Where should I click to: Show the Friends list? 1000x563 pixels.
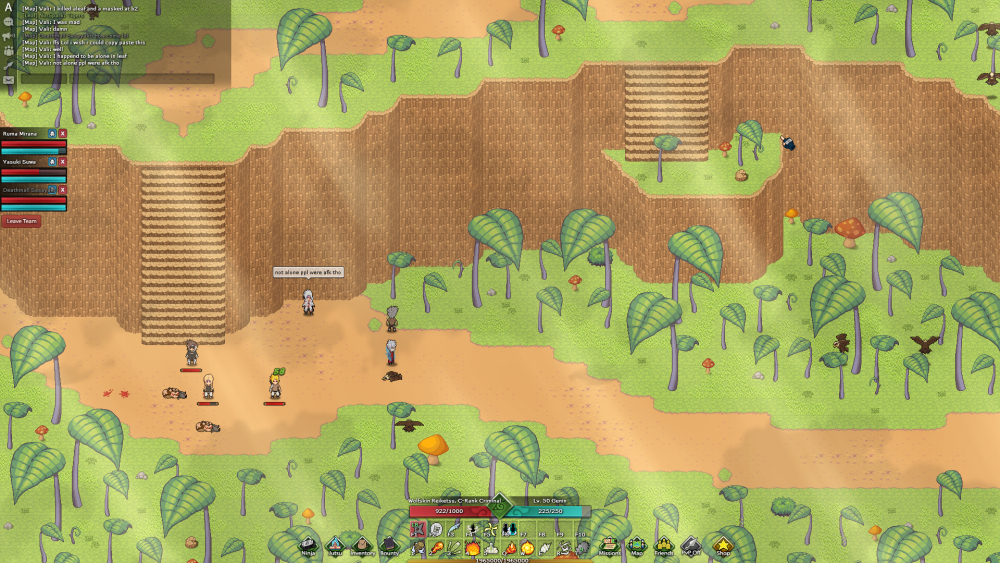click(663, 545)
